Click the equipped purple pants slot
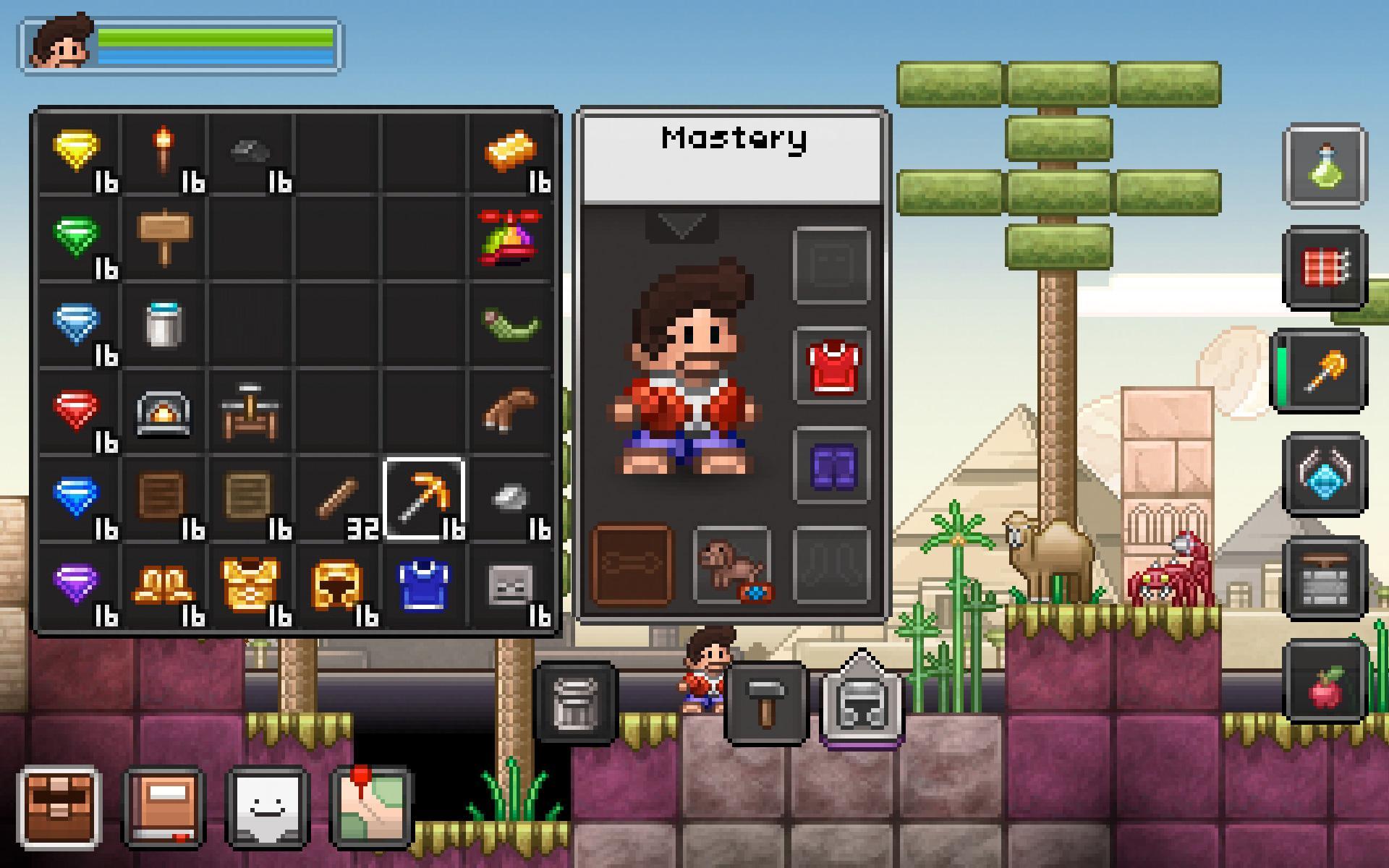Screen dimensions: 1389x868 [x=832, y=465]
